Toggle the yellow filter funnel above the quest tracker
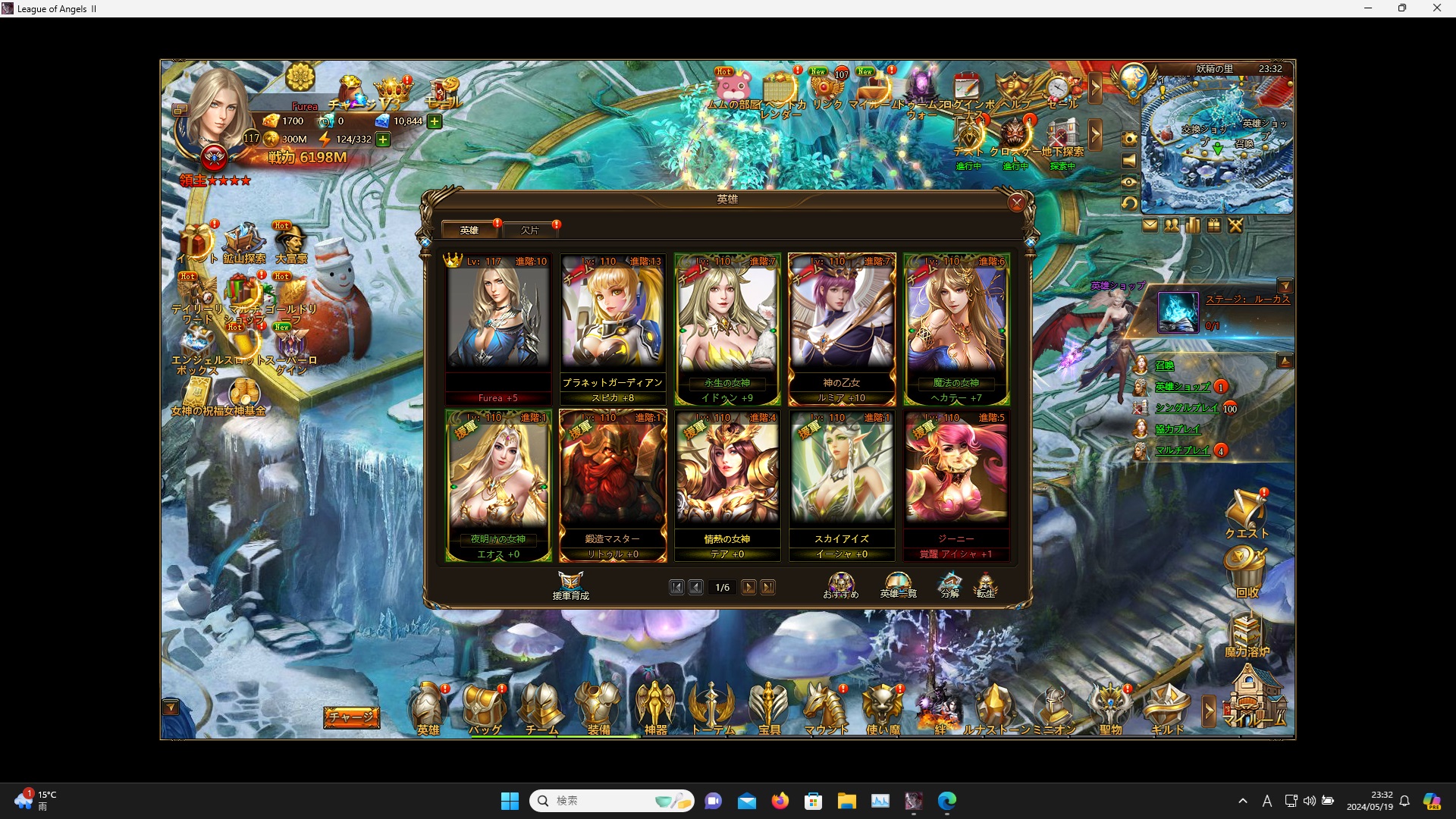 (1287, 286)
